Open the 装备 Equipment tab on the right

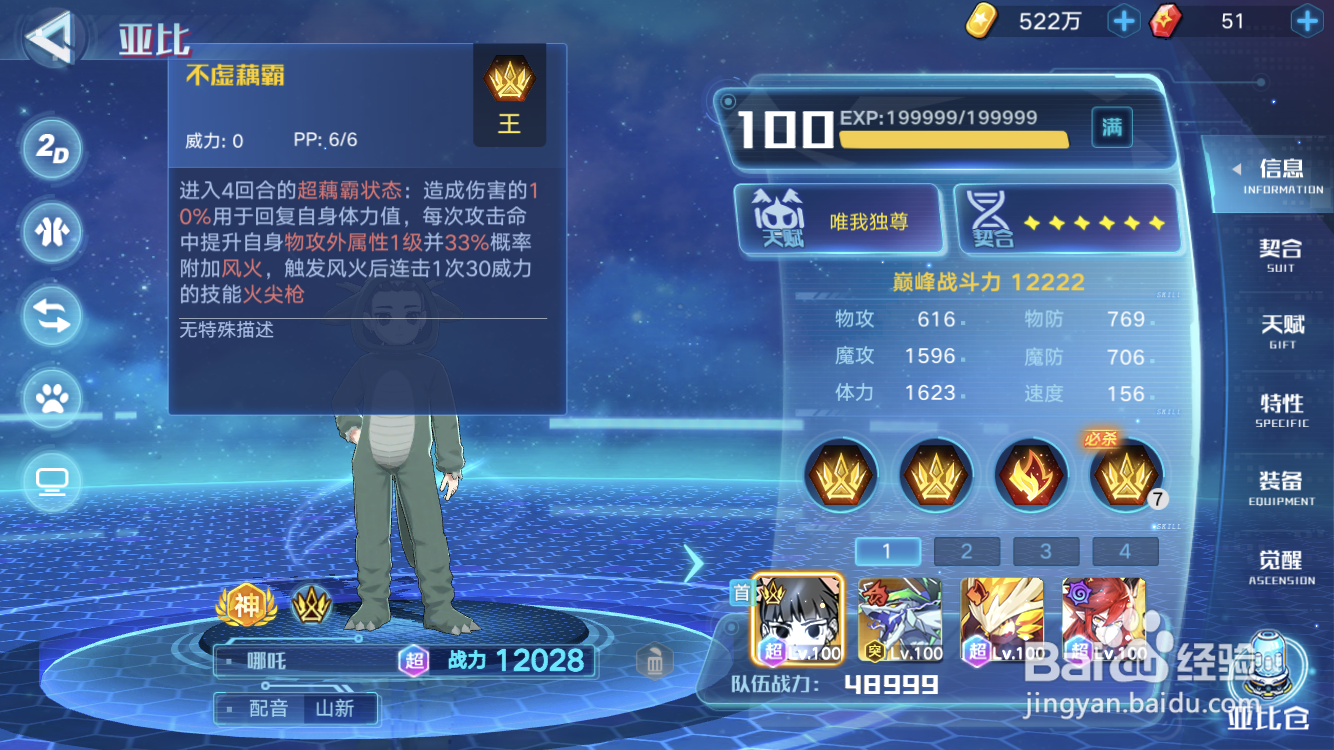[x=1281, y=492]
